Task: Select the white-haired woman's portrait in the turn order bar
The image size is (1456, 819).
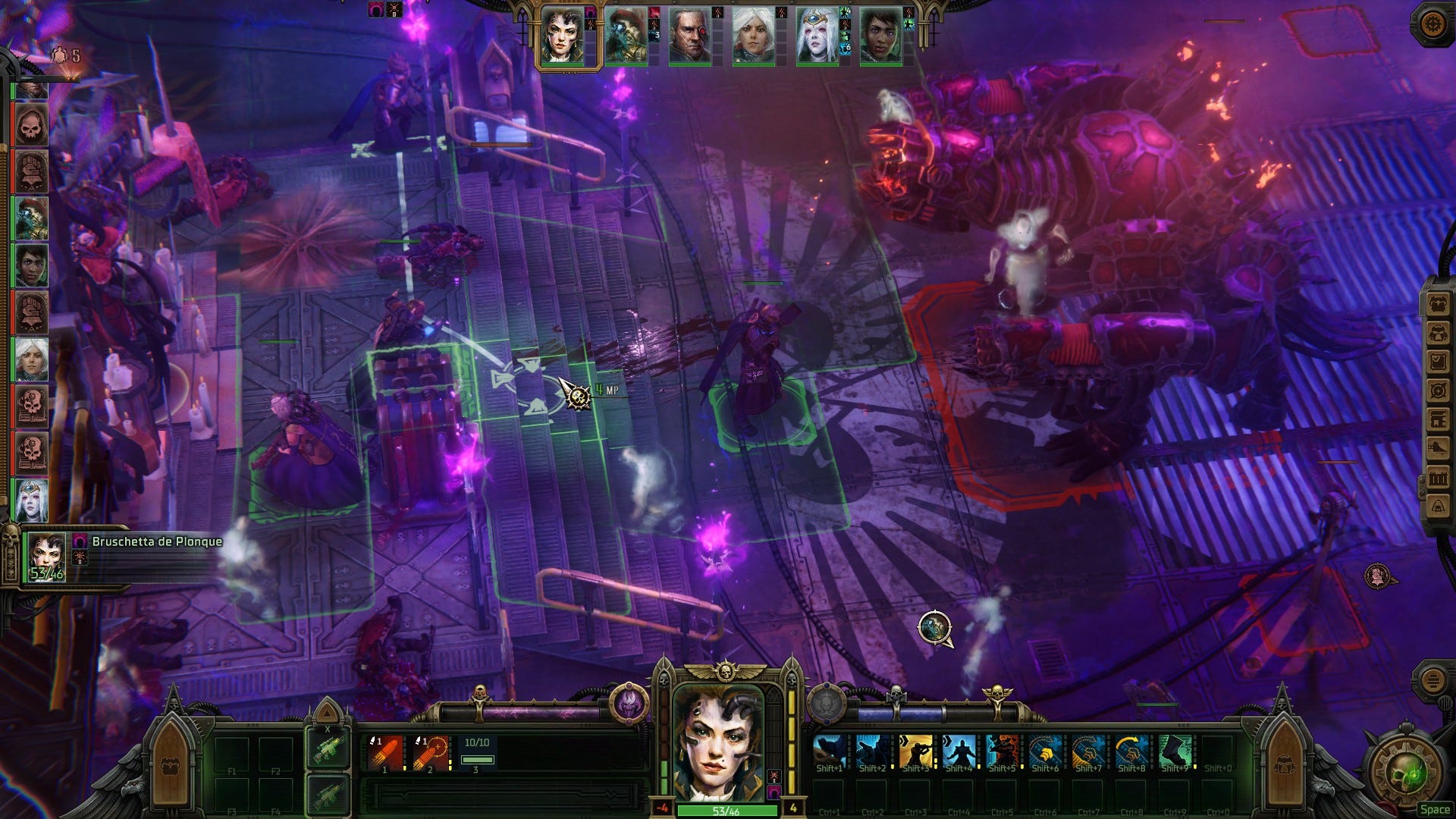Action: tap(753, 36)
